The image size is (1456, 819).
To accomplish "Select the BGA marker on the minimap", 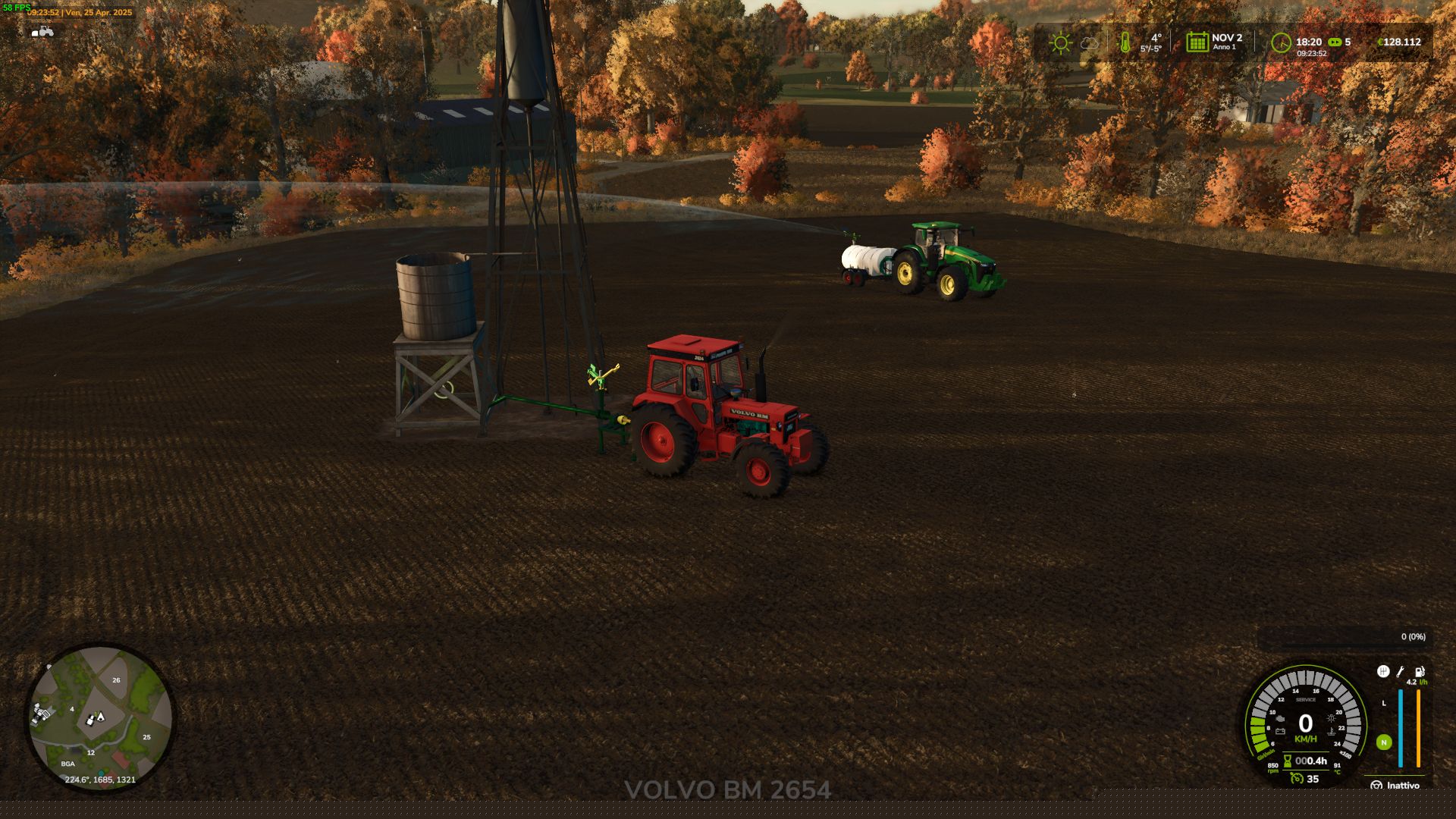I will pyautogui.click(x=68, y=764).
